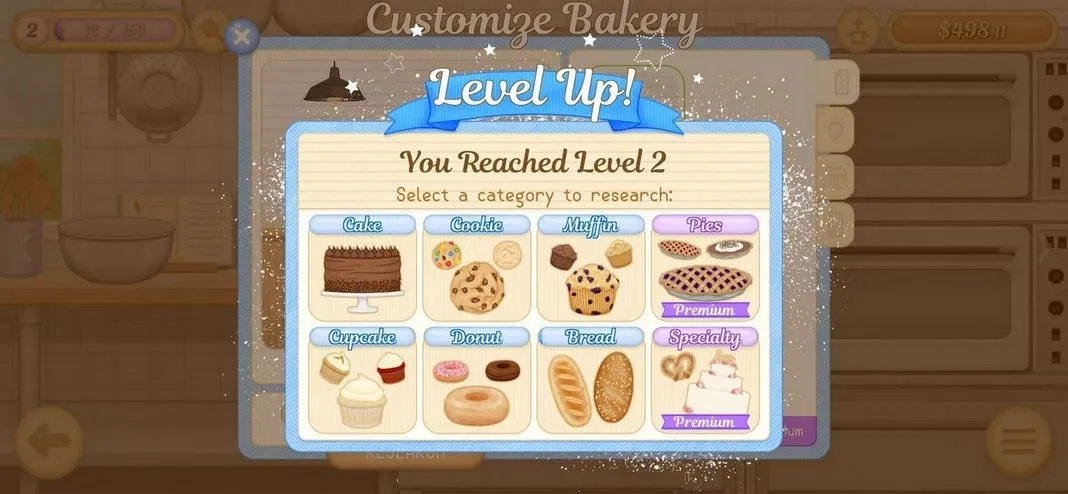The height and width of the screenshot is (494, 1068).
Task: Select the Donut category tile
Action: click(476, 380)
